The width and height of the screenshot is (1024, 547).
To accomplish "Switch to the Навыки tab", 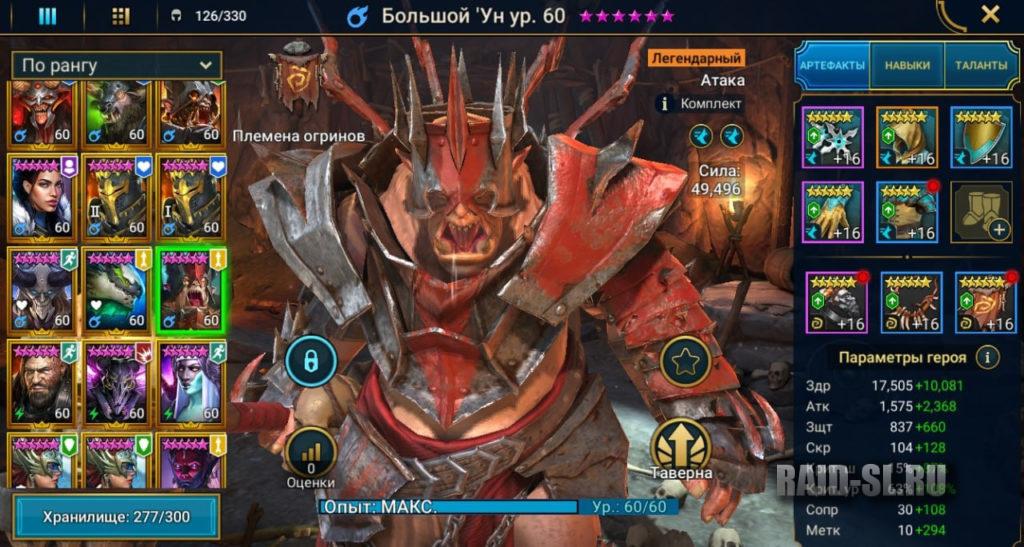I will click(x=906, y=65).
